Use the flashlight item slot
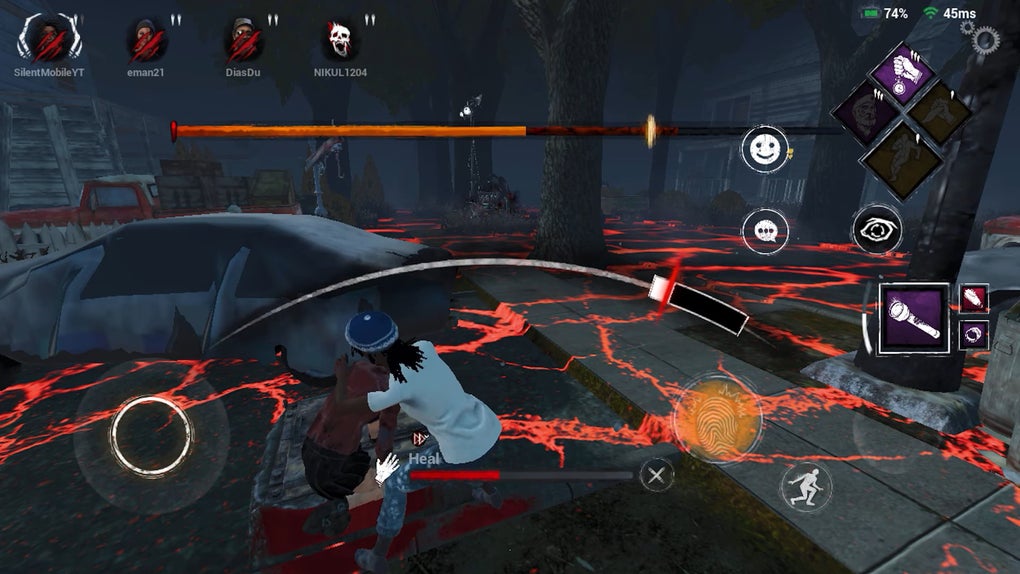The width and height of the screenshot is (1020, 574). tap(913, 319)
